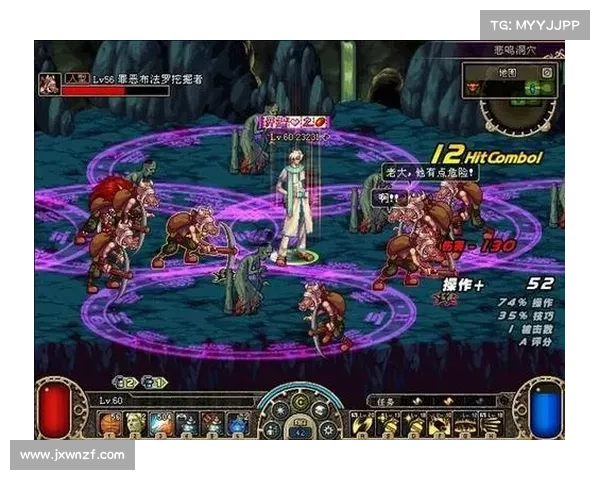Screen dimensions: 600x480
Task: Click the targeted enemy portrait icon
Action: click(x=47, y=82)
